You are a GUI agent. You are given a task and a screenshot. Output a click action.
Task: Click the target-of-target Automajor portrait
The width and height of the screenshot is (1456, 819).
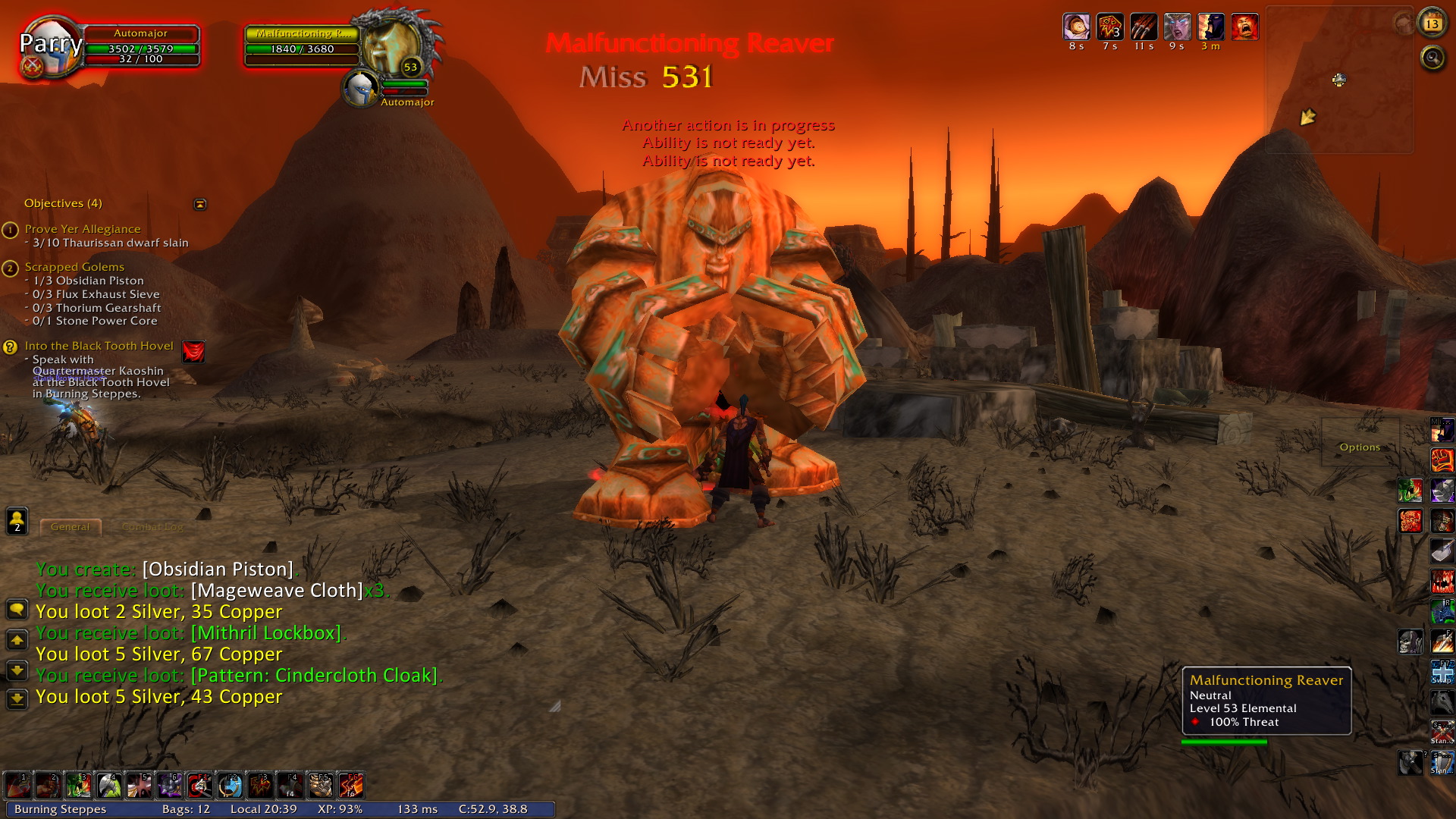point(360,89)
